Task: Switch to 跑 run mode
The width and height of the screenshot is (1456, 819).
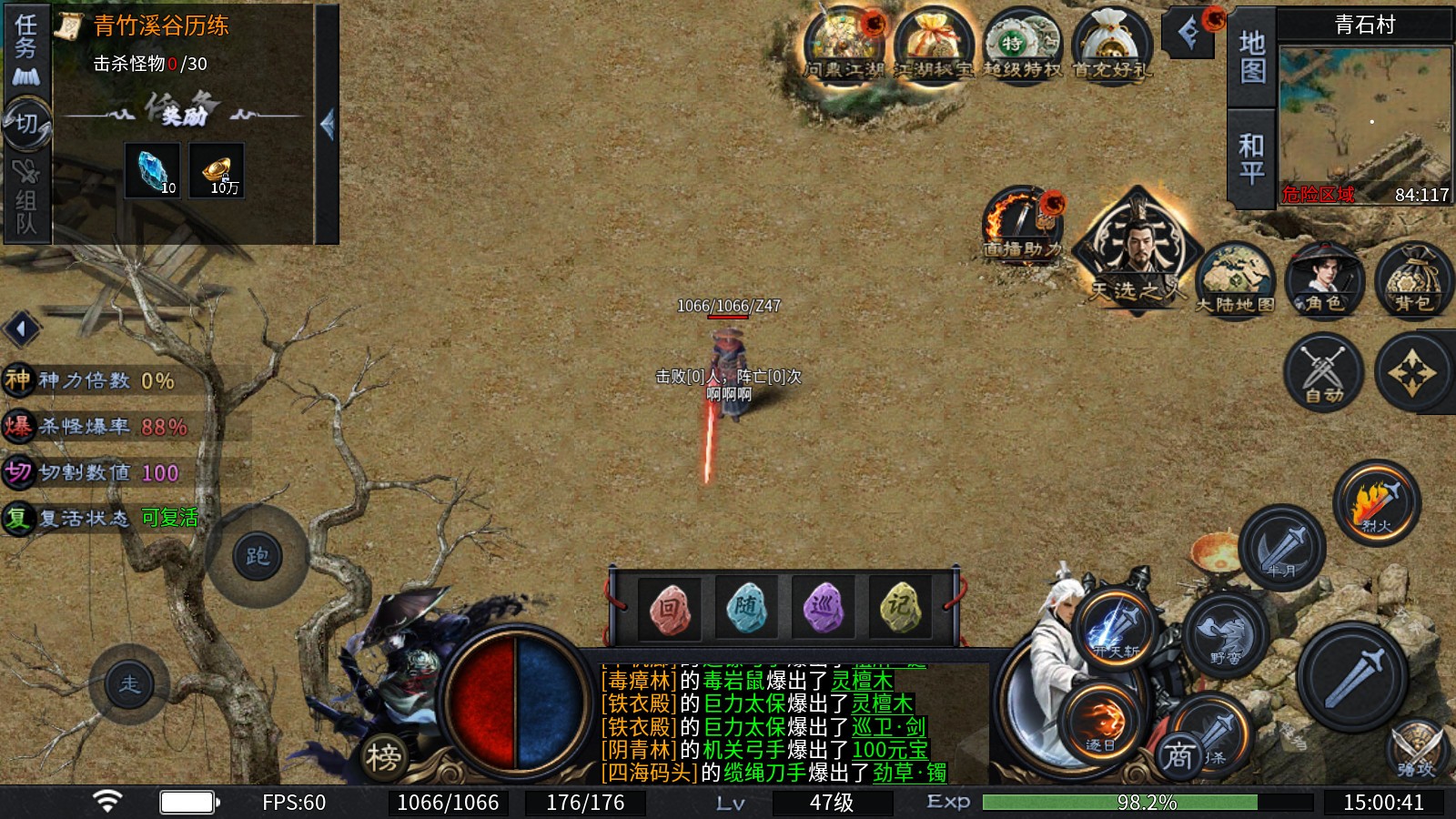Action: coord(258,556)
